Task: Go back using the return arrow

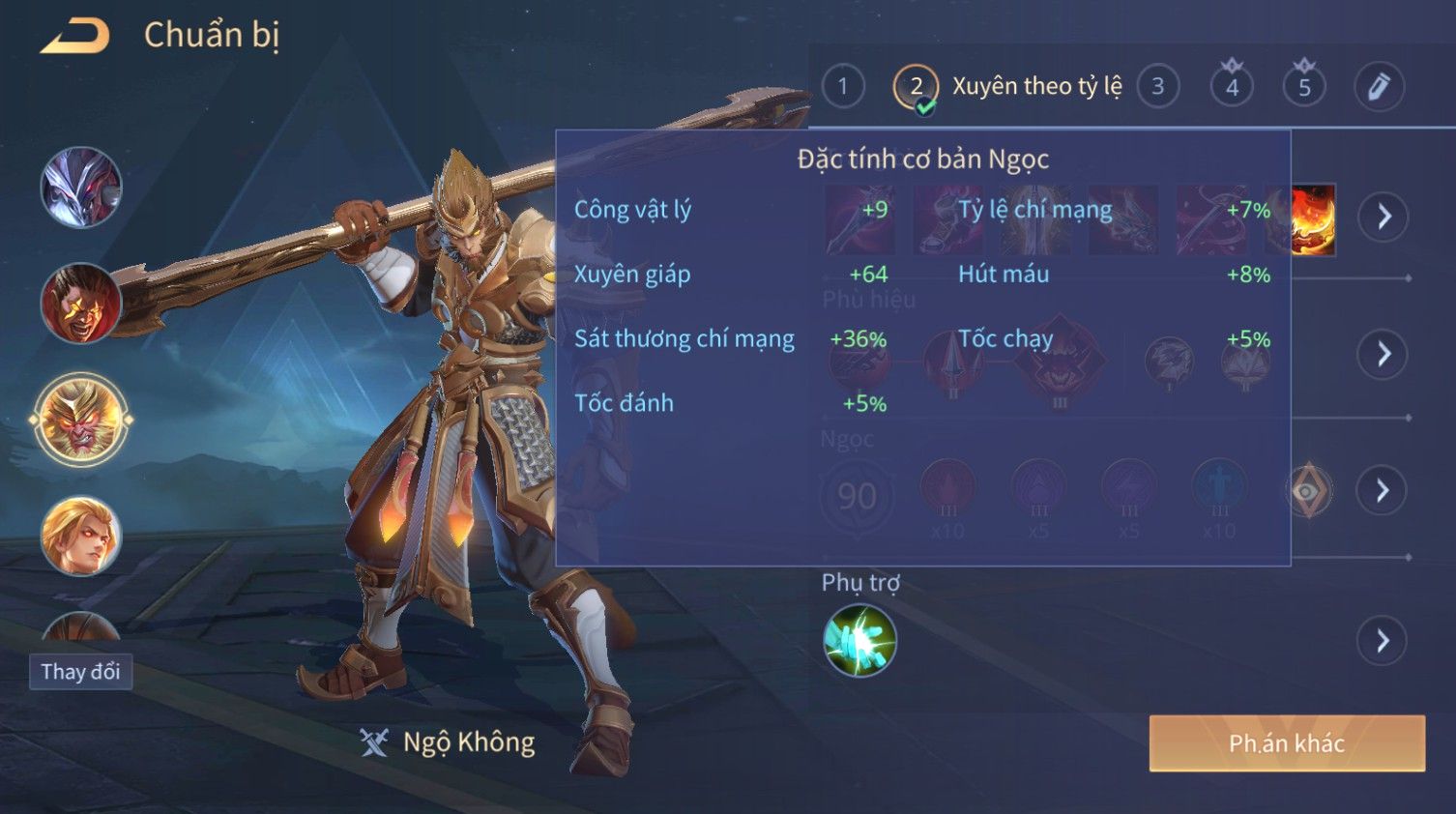Action: (75, 37)
